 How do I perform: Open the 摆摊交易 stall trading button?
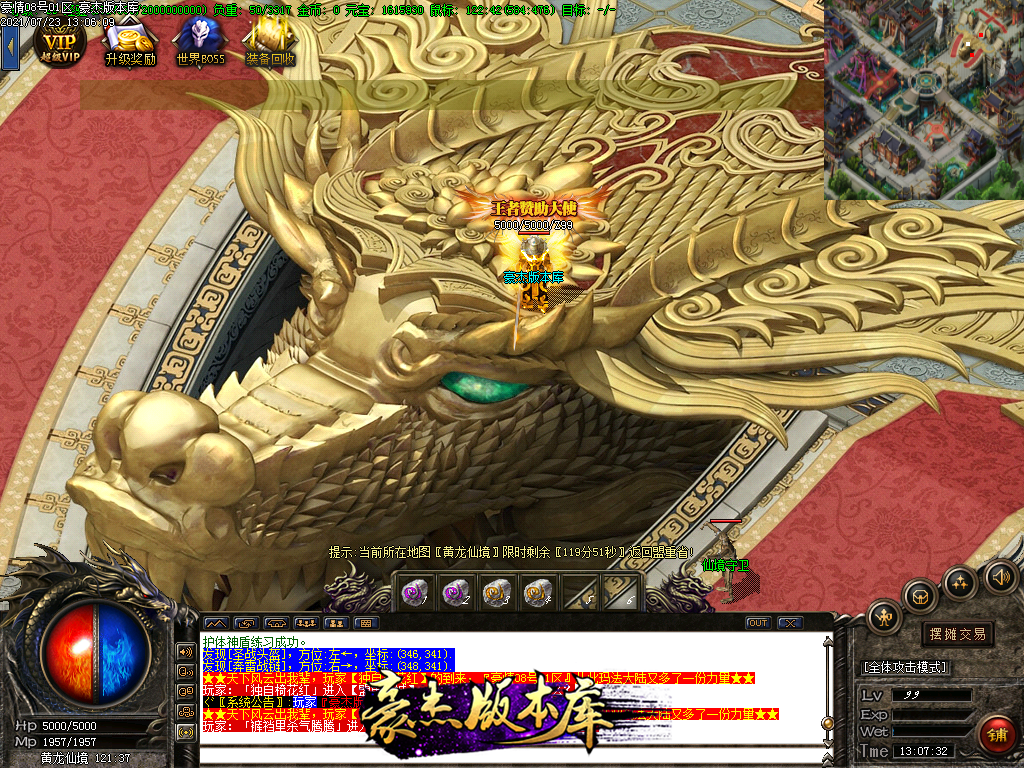(x=957, y=634)
